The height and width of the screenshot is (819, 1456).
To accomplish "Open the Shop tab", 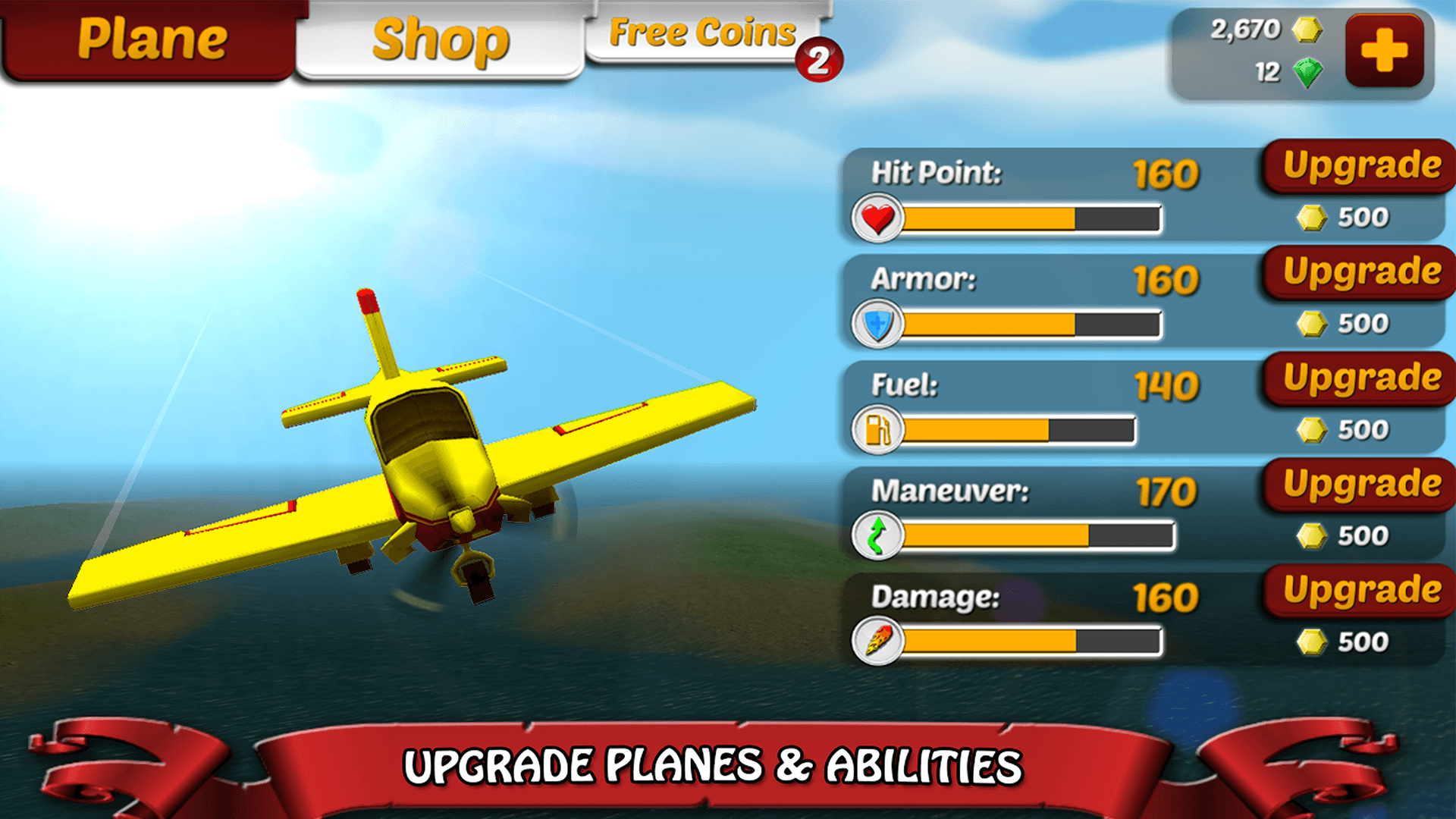I will click(440, 39).
